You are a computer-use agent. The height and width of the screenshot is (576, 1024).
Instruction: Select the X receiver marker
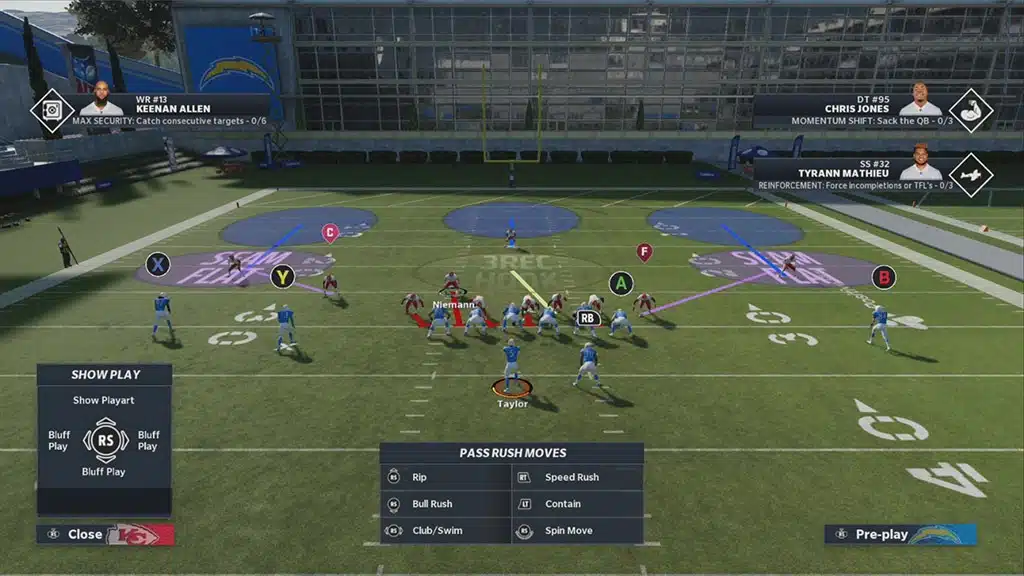(157, 265)
